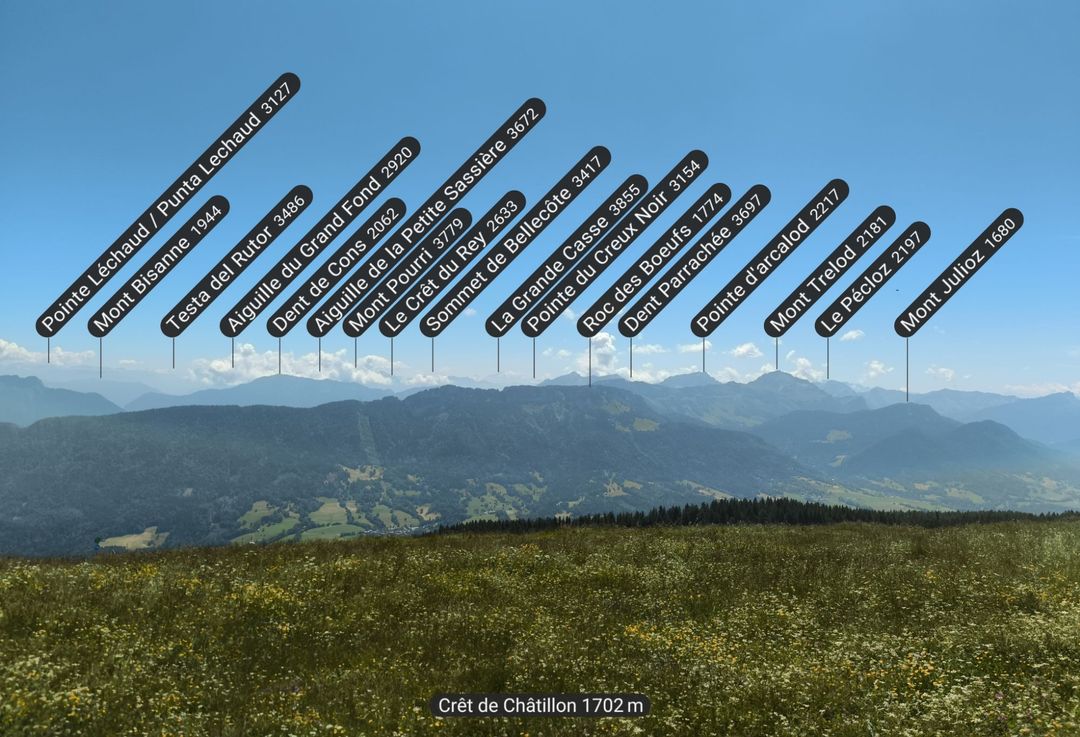Show details for Sommet de Bellecôte
The image size is (1080, 737).
(515, 241)
